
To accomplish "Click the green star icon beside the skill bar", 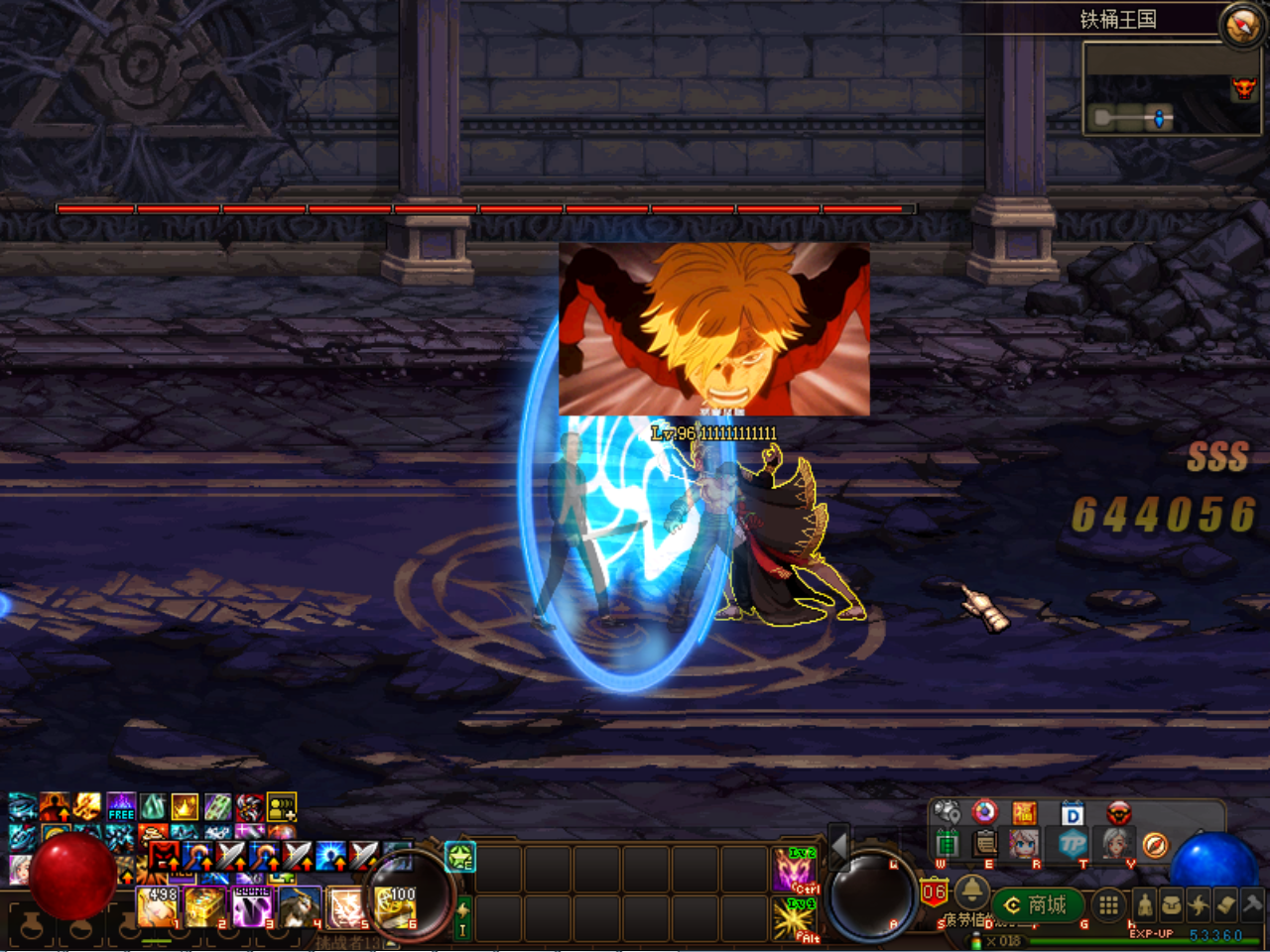I will click(x=460, y=857).
